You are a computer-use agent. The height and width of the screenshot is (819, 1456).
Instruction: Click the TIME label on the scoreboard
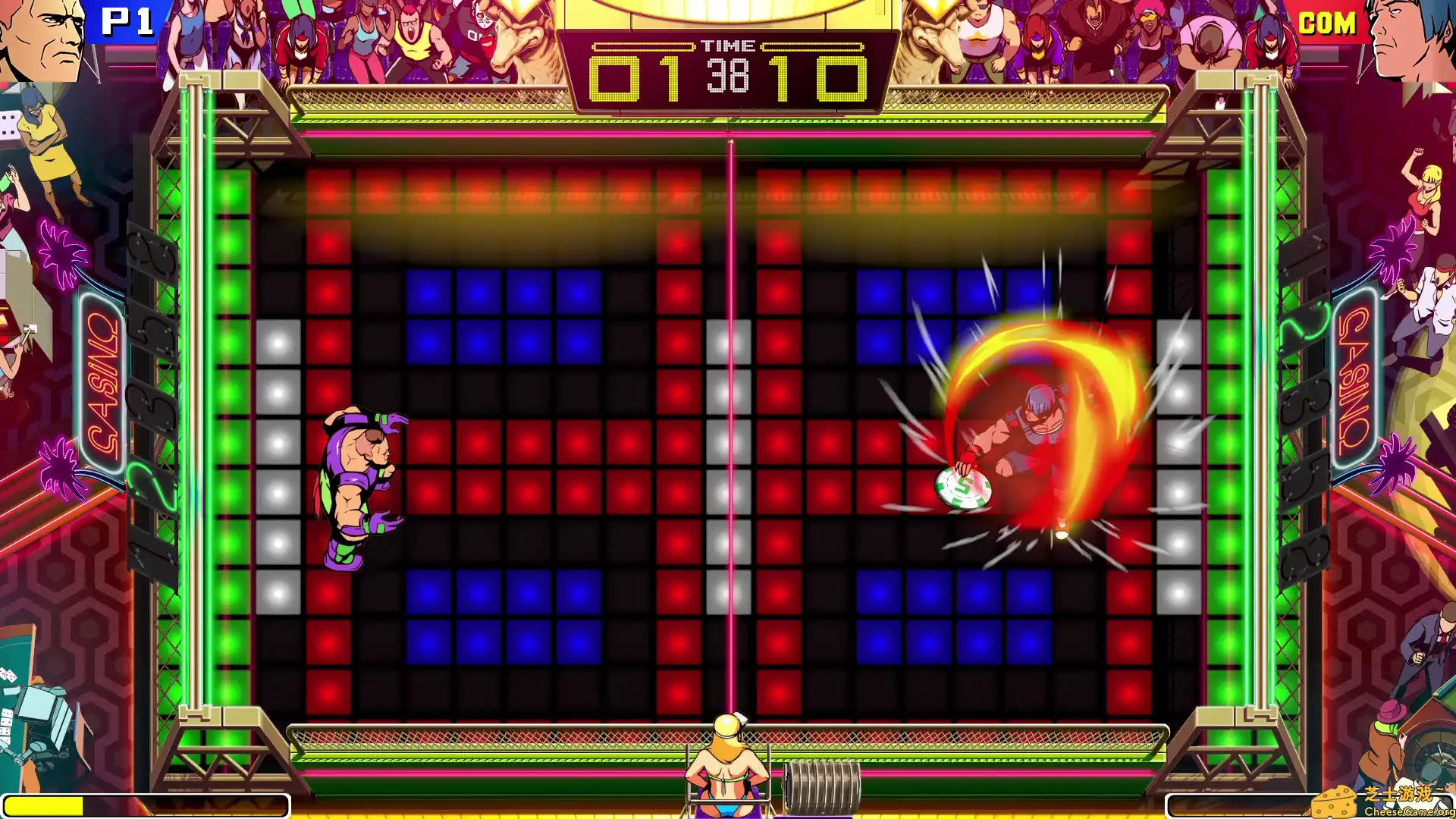pos(730,44)
